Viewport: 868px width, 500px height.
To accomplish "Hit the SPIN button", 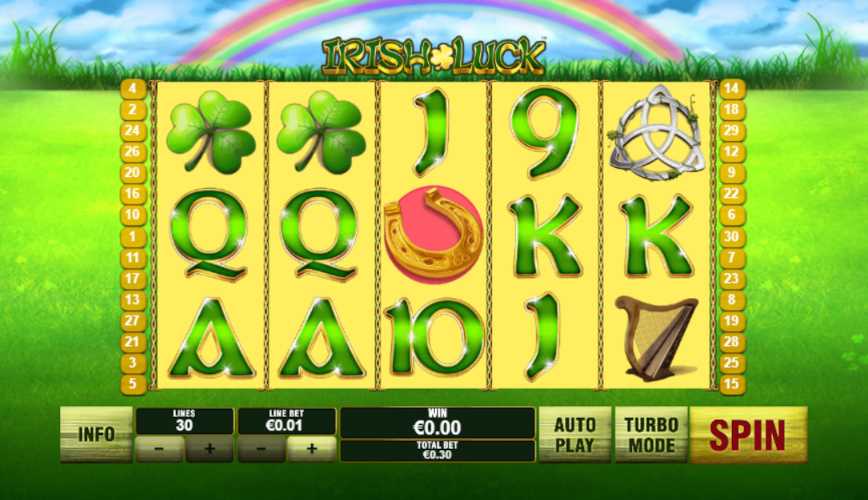I will pyautogui.click(x=748, y=434).
